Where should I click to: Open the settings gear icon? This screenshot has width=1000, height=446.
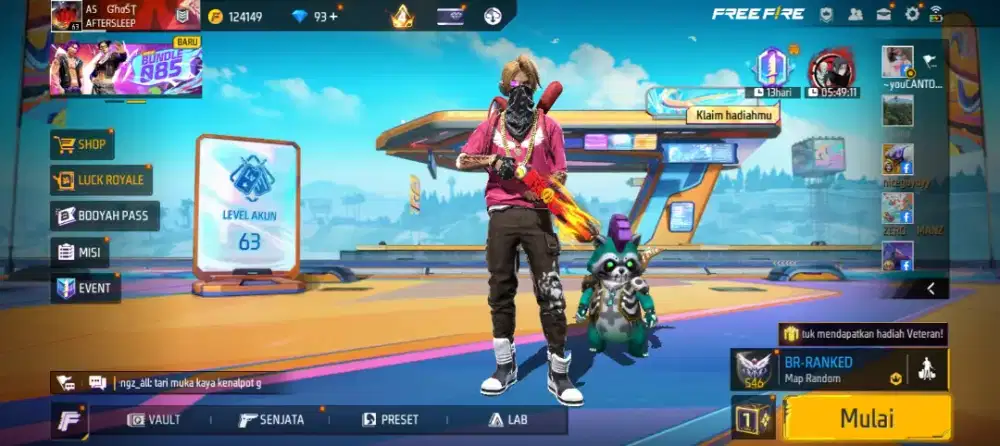coord(912,14)
